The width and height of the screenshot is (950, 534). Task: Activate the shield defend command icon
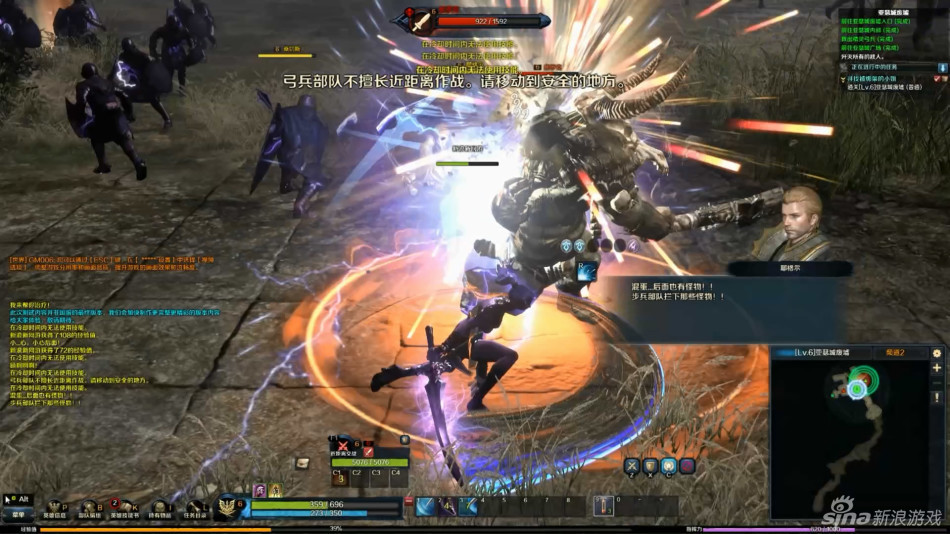coord(650,466)
